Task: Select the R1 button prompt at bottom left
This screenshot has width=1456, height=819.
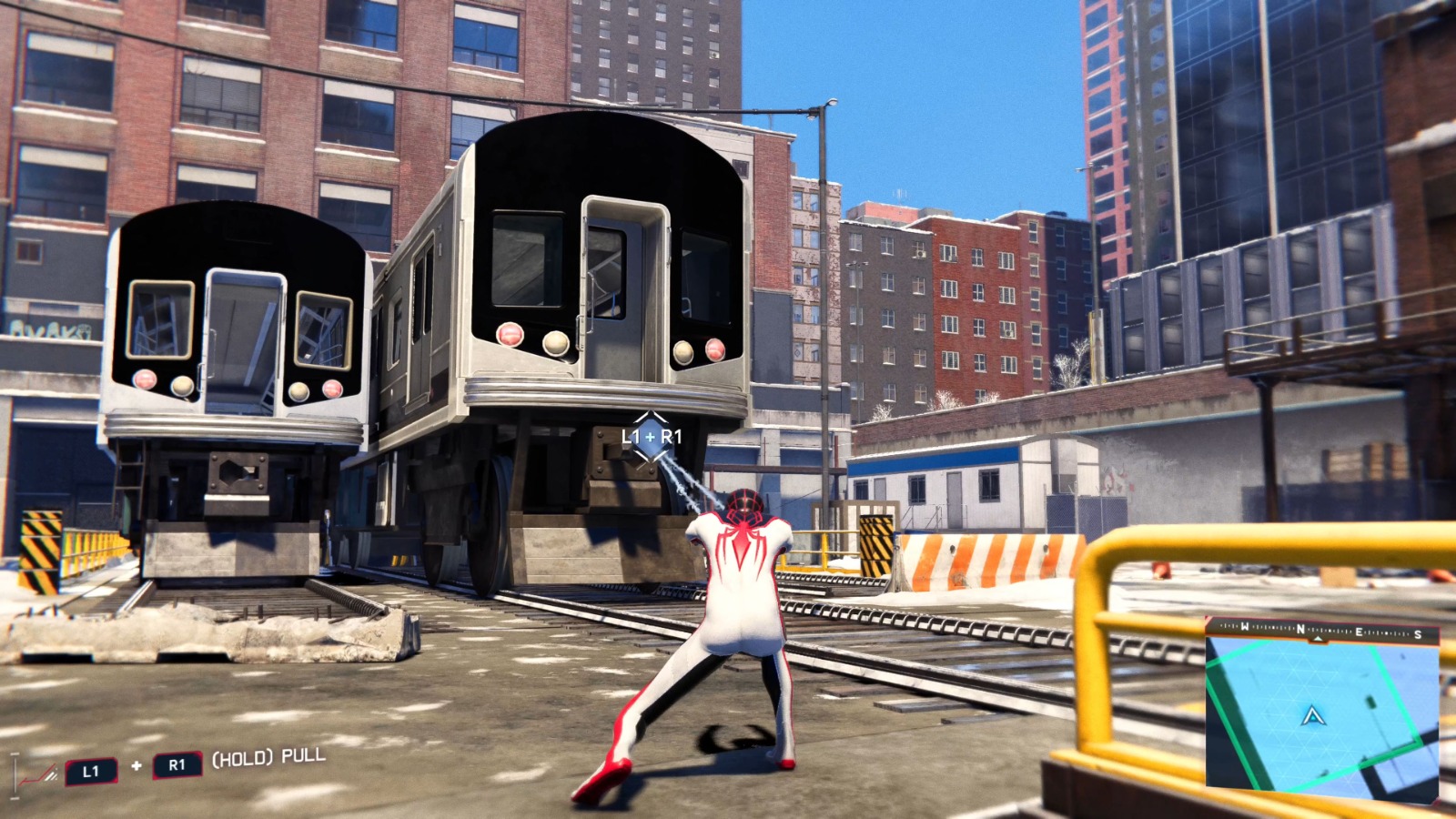Action: point(177,764)
